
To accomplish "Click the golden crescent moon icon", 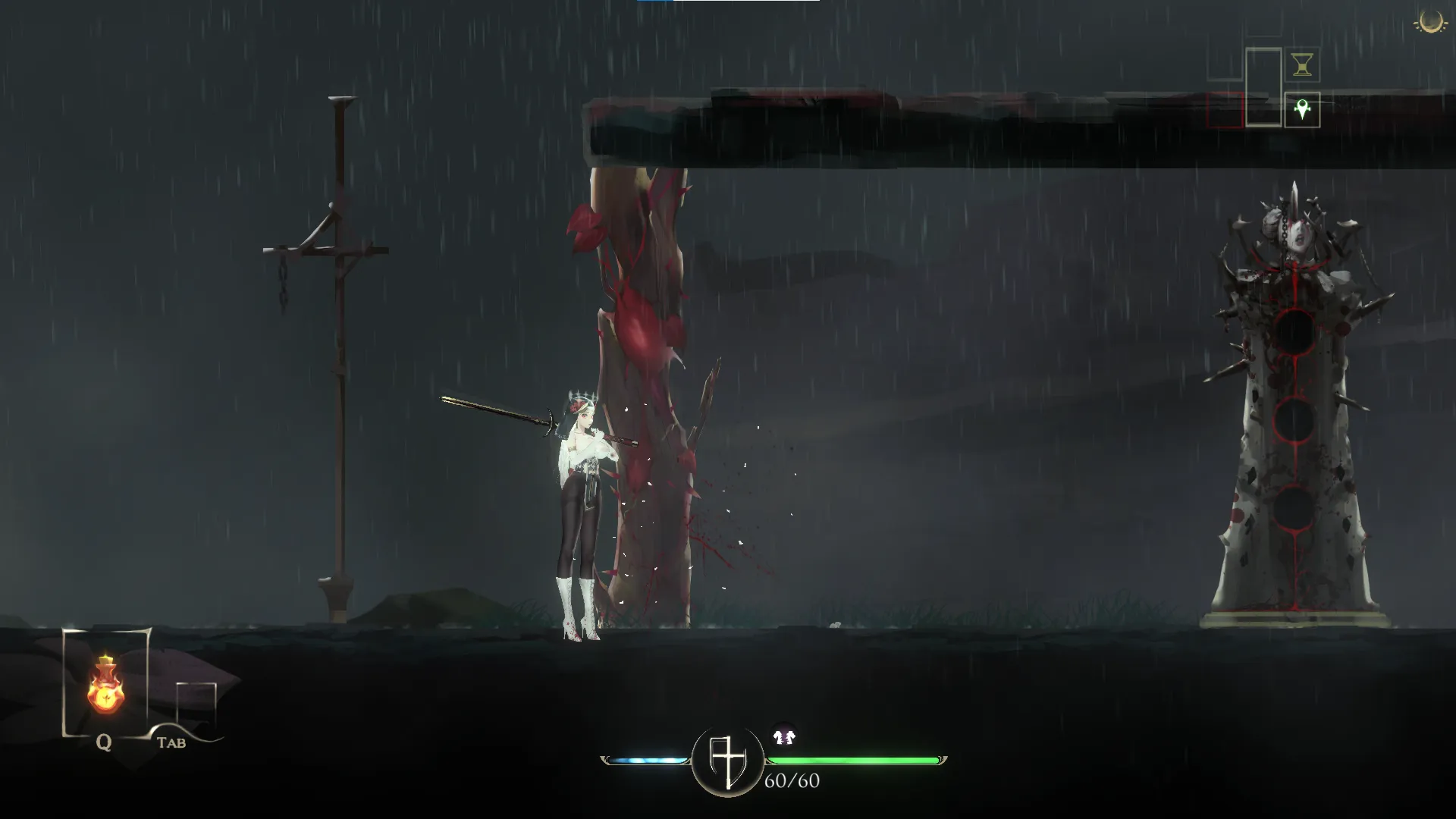I will pos(1430,22).
